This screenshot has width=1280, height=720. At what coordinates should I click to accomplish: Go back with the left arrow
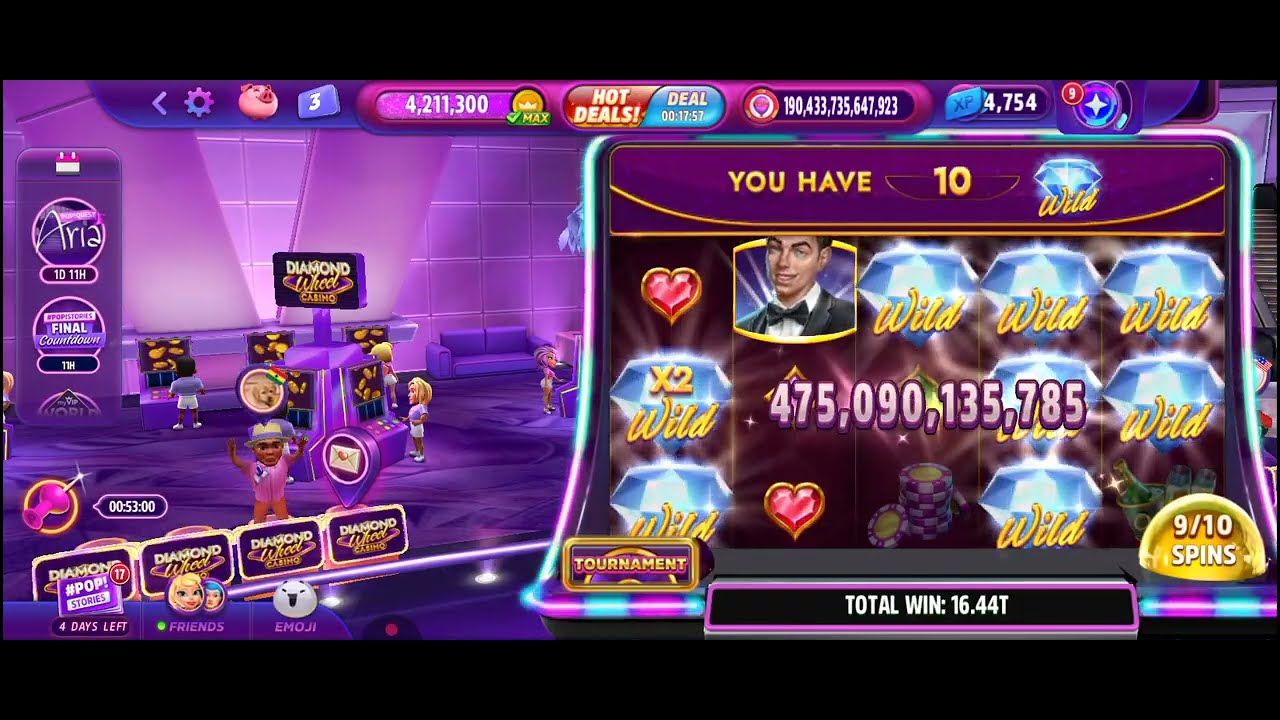tap(159, 102)
